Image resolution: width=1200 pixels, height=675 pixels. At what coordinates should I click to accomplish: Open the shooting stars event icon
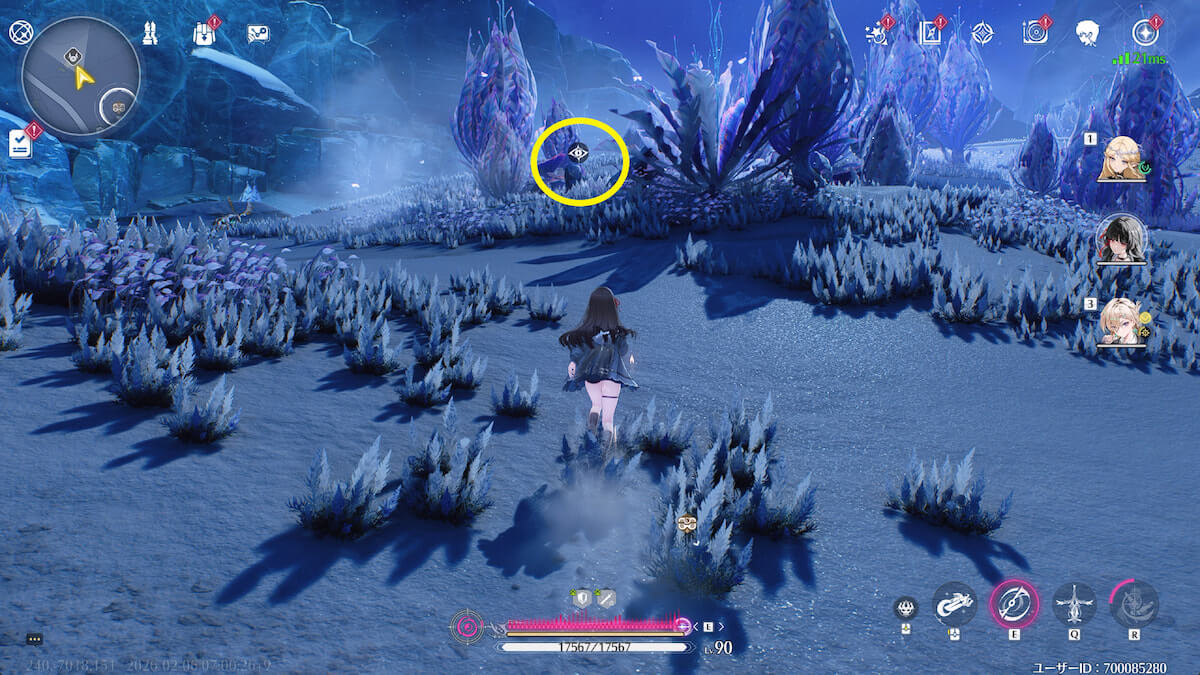pyautogui.click(x=877, y=33)
